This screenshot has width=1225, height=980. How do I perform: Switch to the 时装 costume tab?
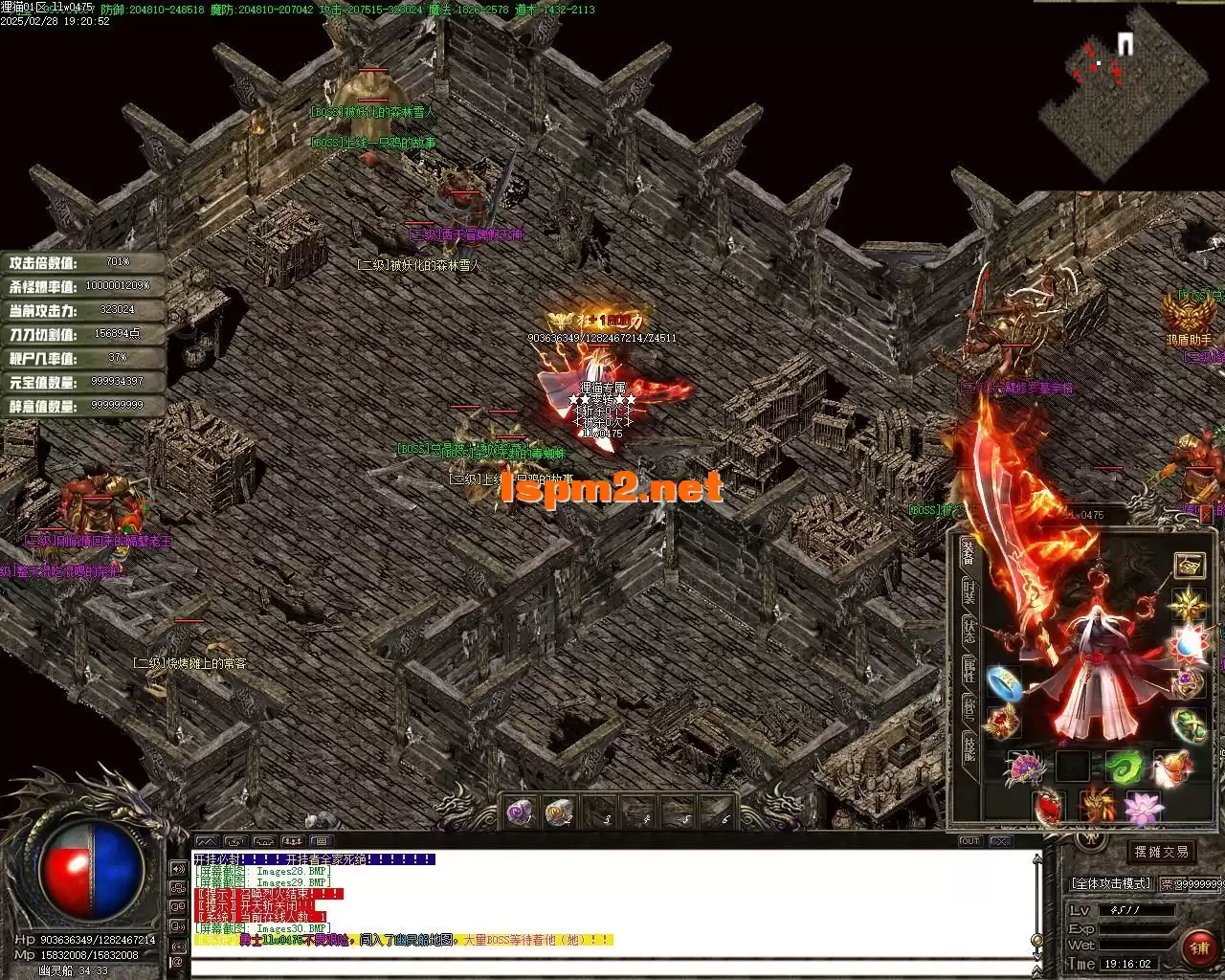pyautogui.click(x=969, y=590)
